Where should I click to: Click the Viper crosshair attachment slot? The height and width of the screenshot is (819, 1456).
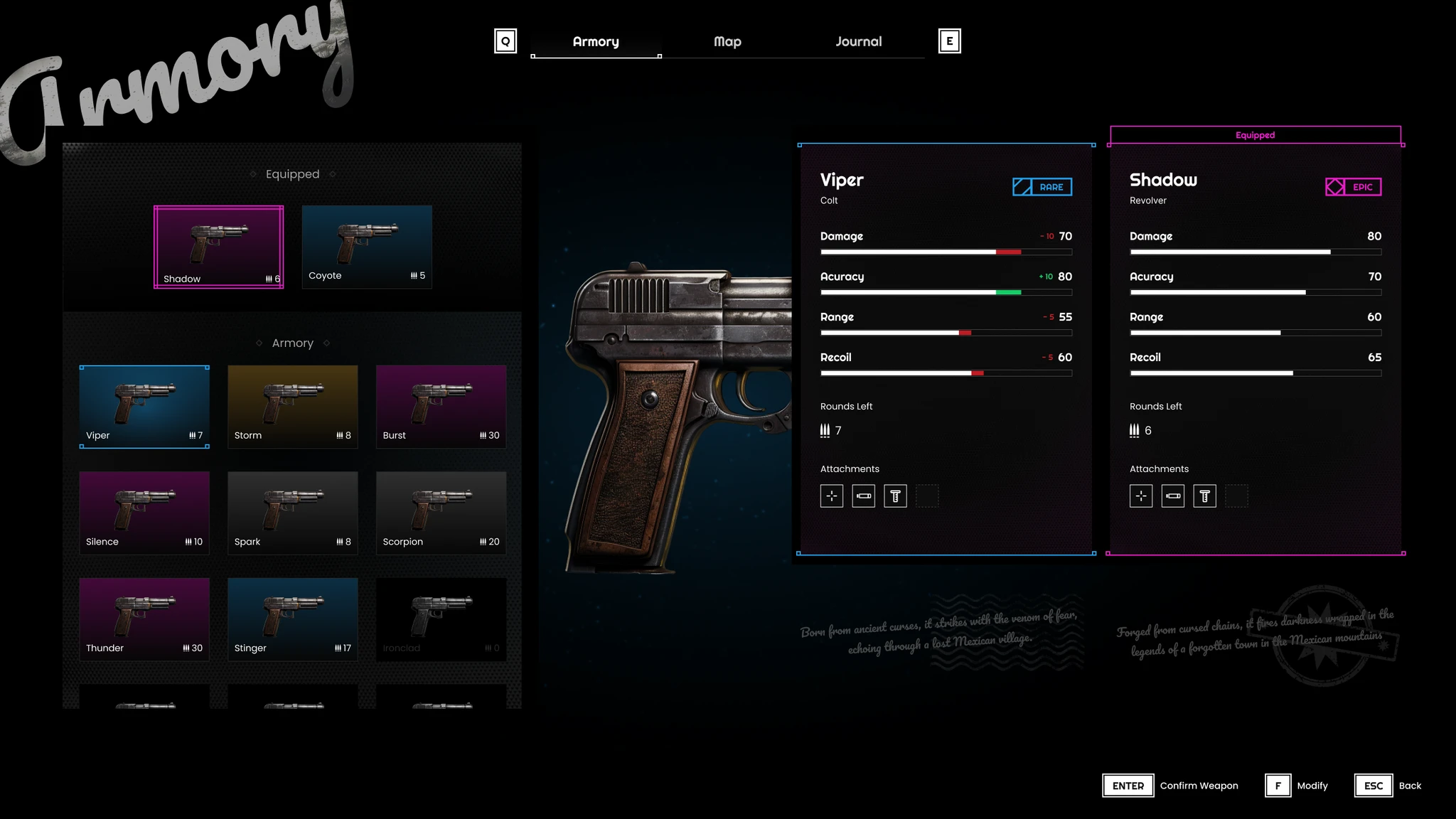click(832, 496)
